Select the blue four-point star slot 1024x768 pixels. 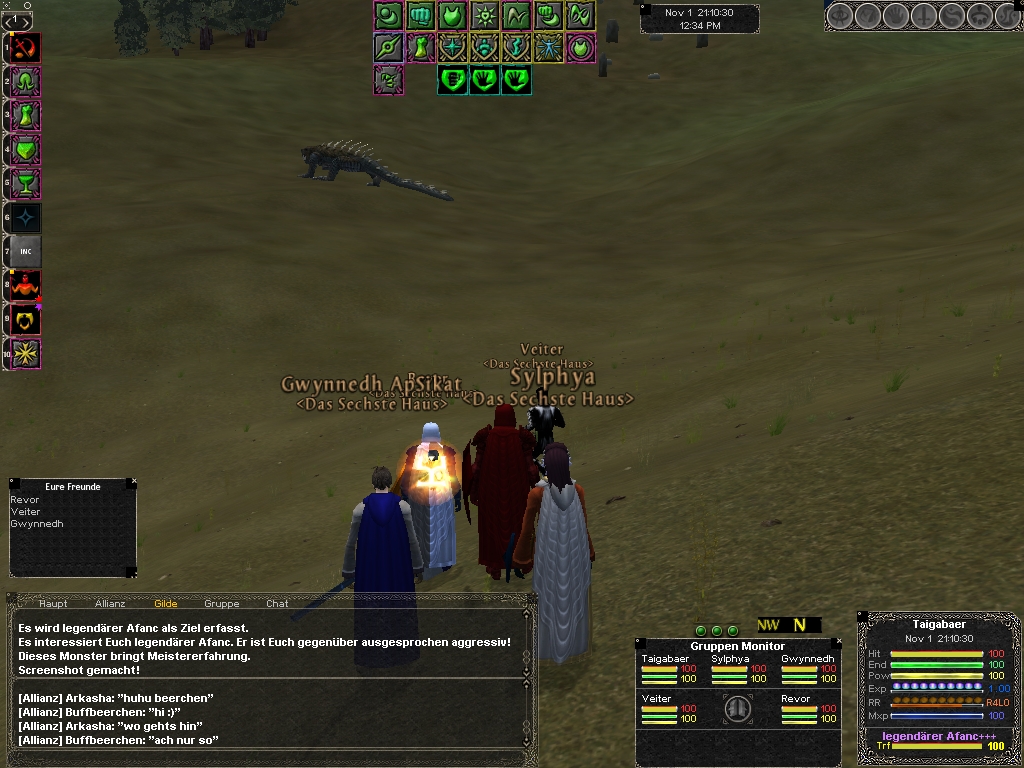(26, 217)
